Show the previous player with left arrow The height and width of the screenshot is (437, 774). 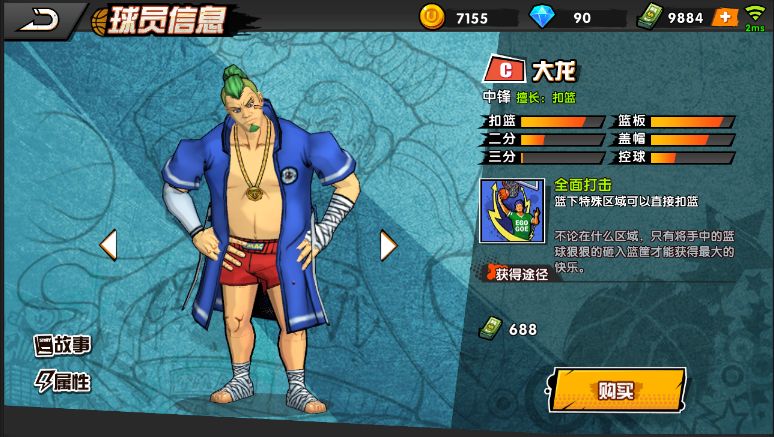pos(108,244)
